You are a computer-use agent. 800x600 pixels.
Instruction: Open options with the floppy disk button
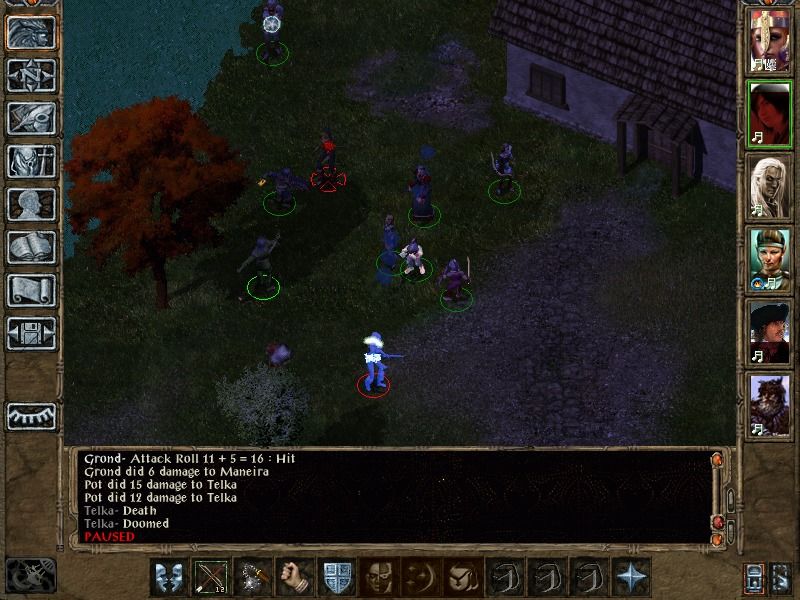tap(31, 333)
